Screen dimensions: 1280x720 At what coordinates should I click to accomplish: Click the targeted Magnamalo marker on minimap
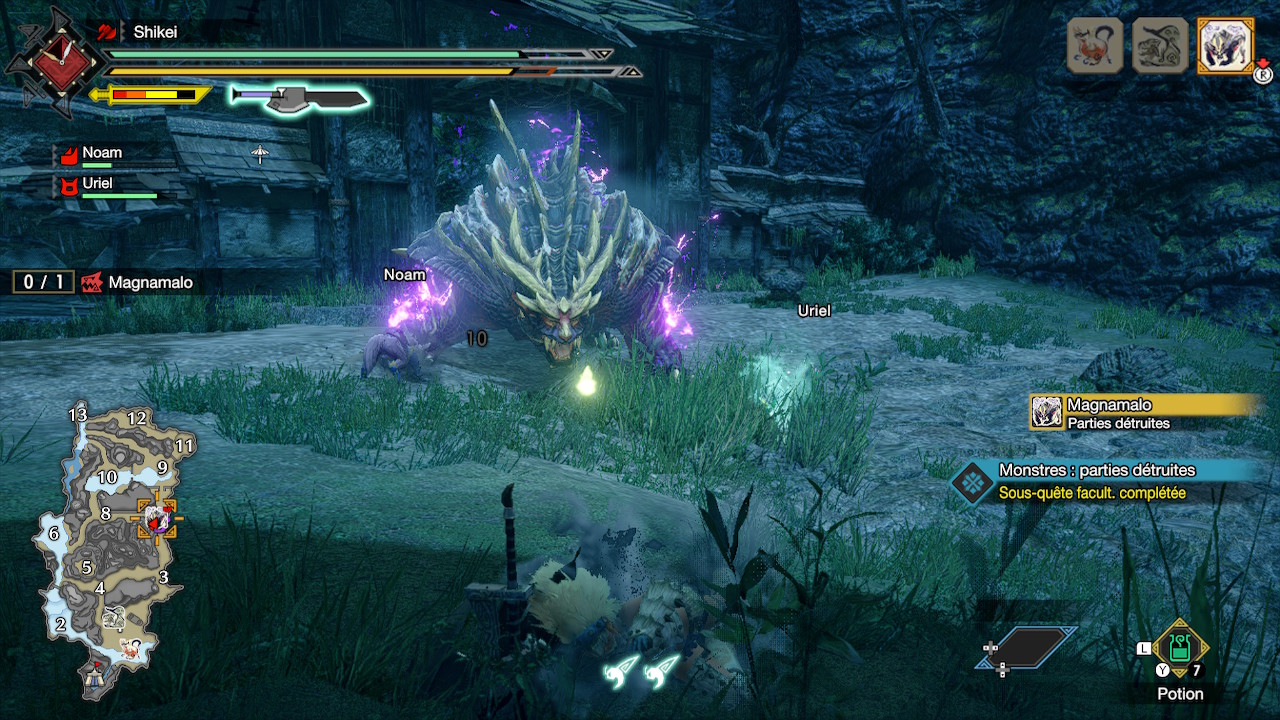[x=157, y=518]
